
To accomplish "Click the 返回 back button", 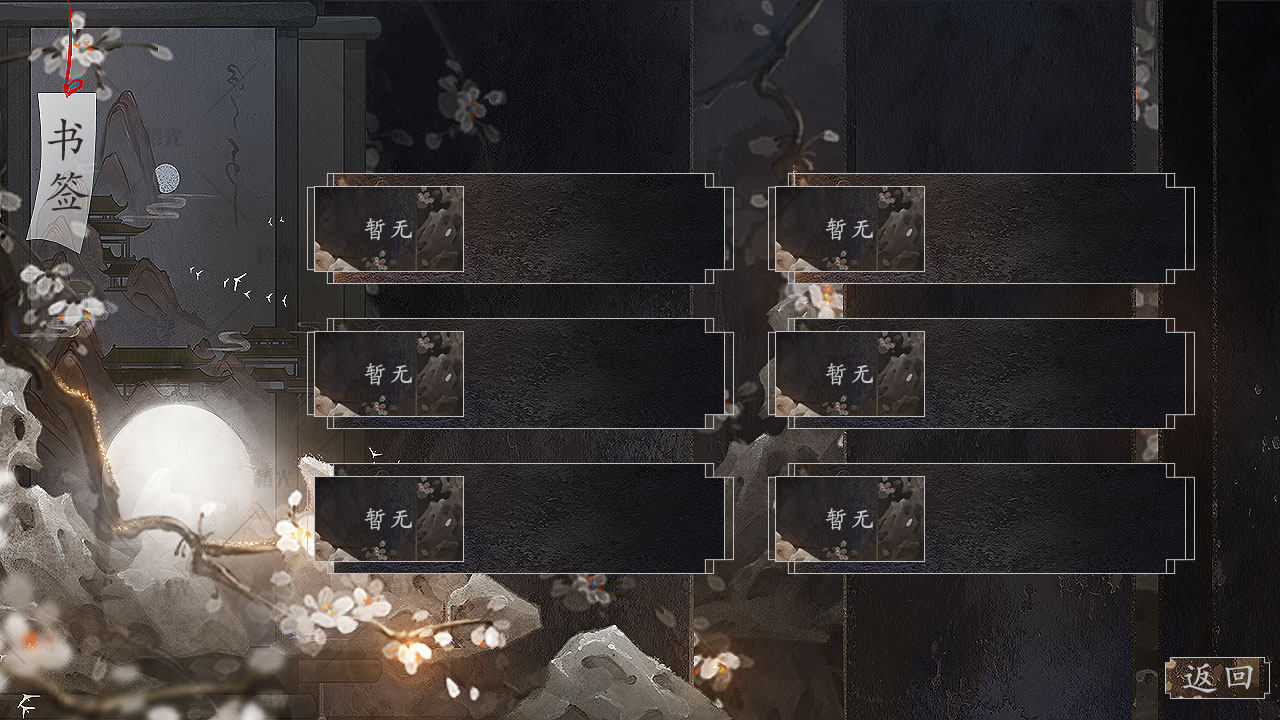I will (x=1217, y=678).
